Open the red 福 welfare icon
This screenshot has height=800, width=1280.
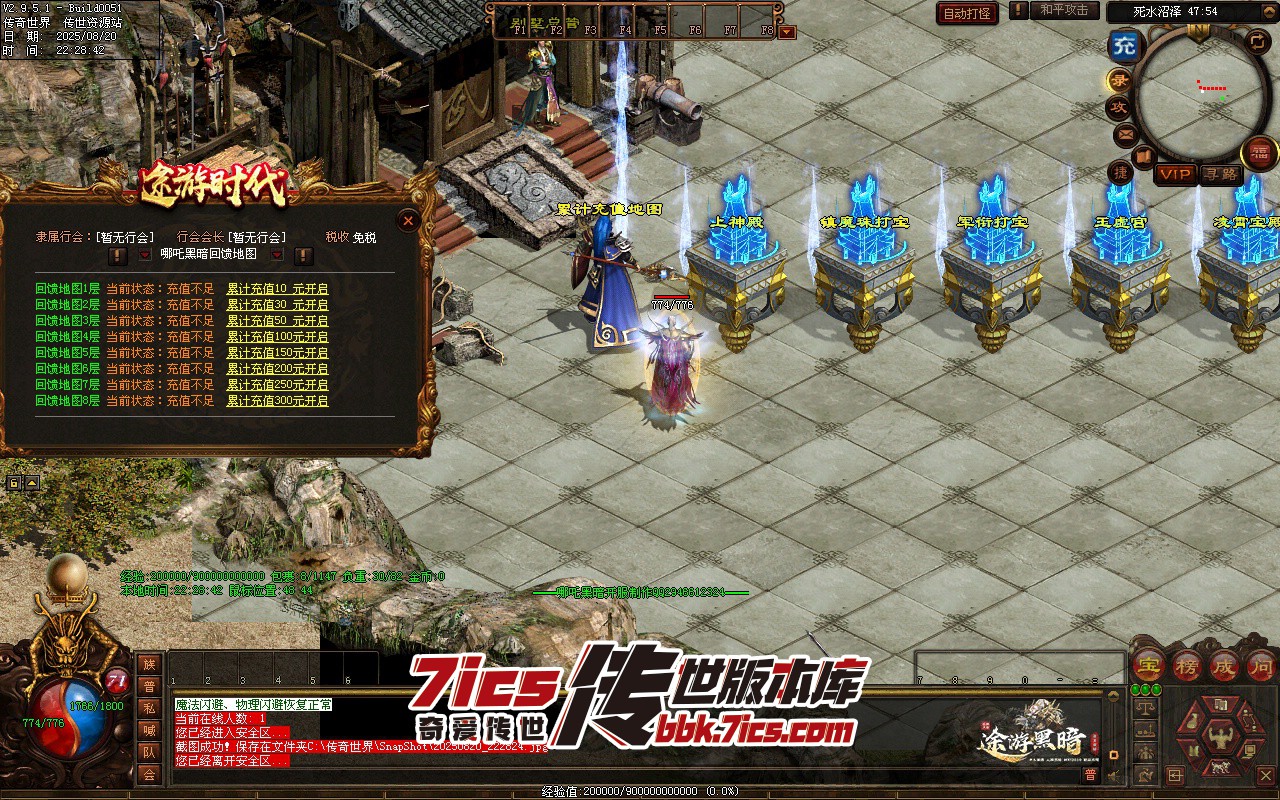(x=1258, y=153)
